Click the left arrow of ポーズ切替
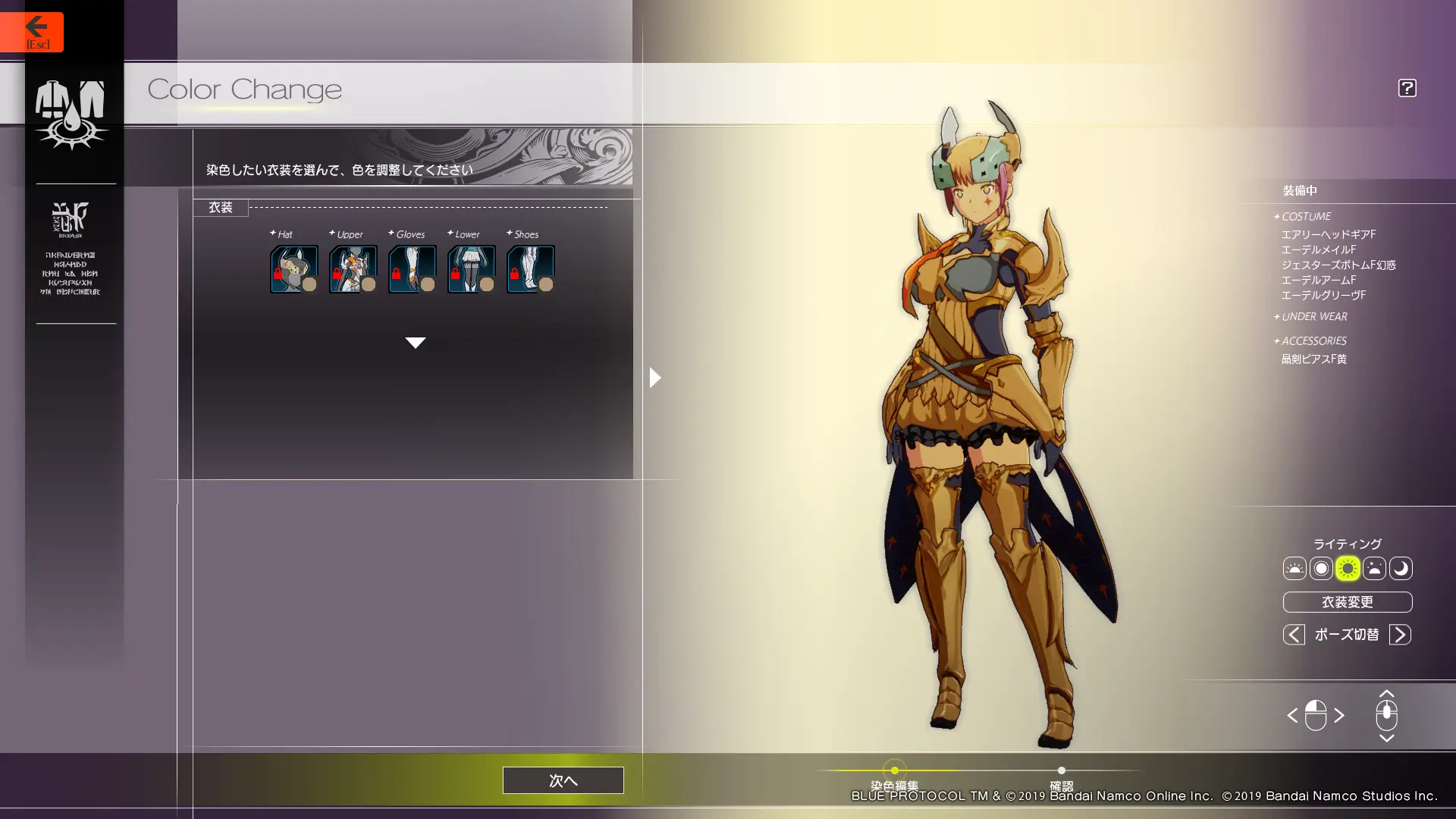 pos(1294,635)
